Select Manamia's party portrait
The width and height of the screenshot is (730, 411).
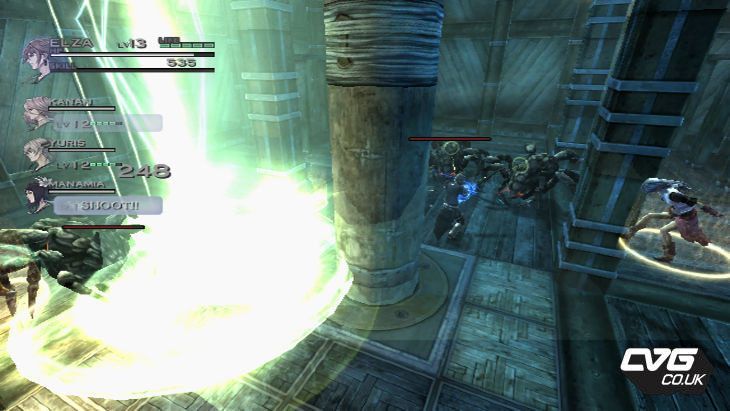coord(43,193)
